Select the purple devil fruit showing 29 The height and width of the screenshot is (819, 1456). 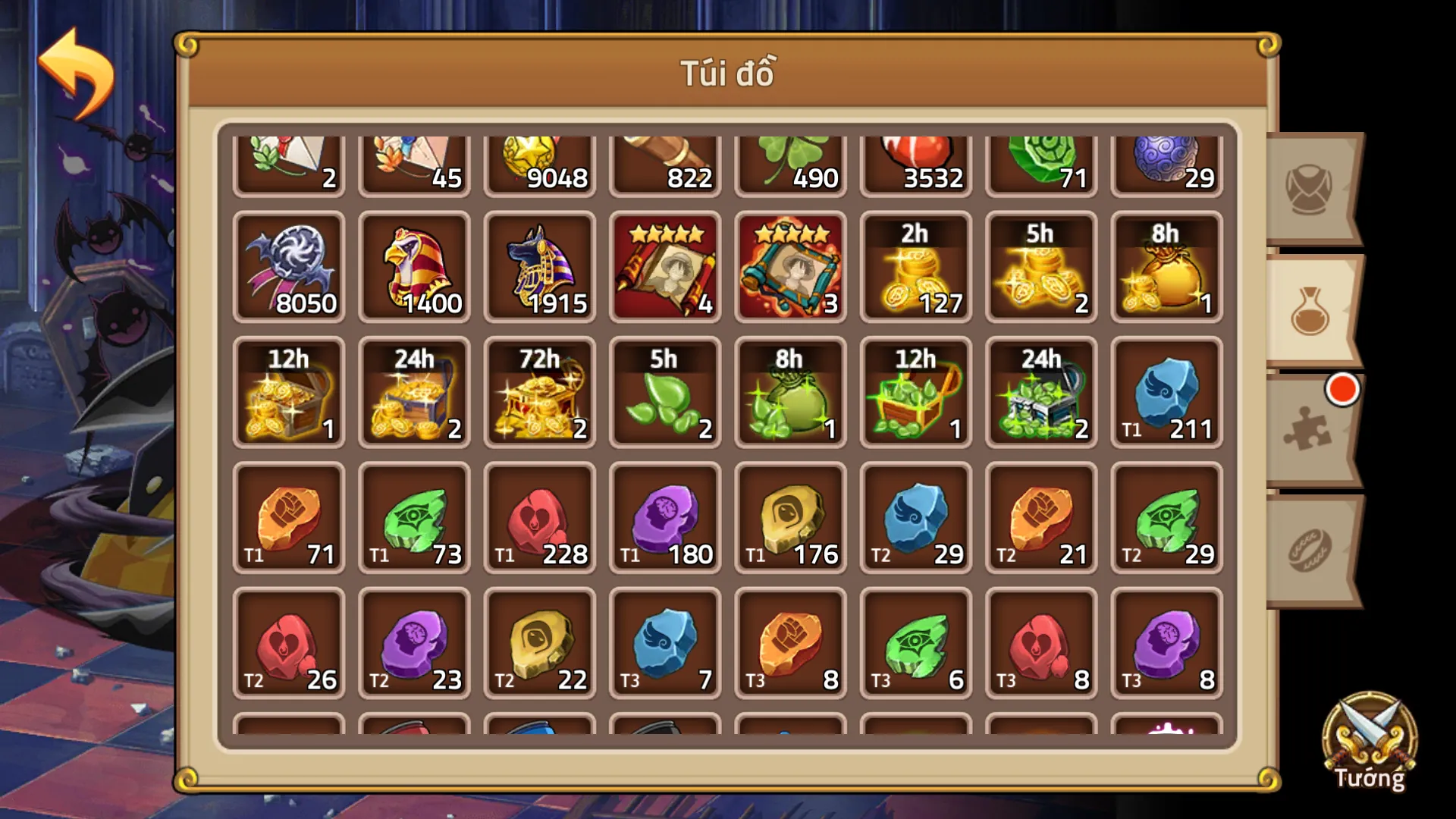[1166, 159]
